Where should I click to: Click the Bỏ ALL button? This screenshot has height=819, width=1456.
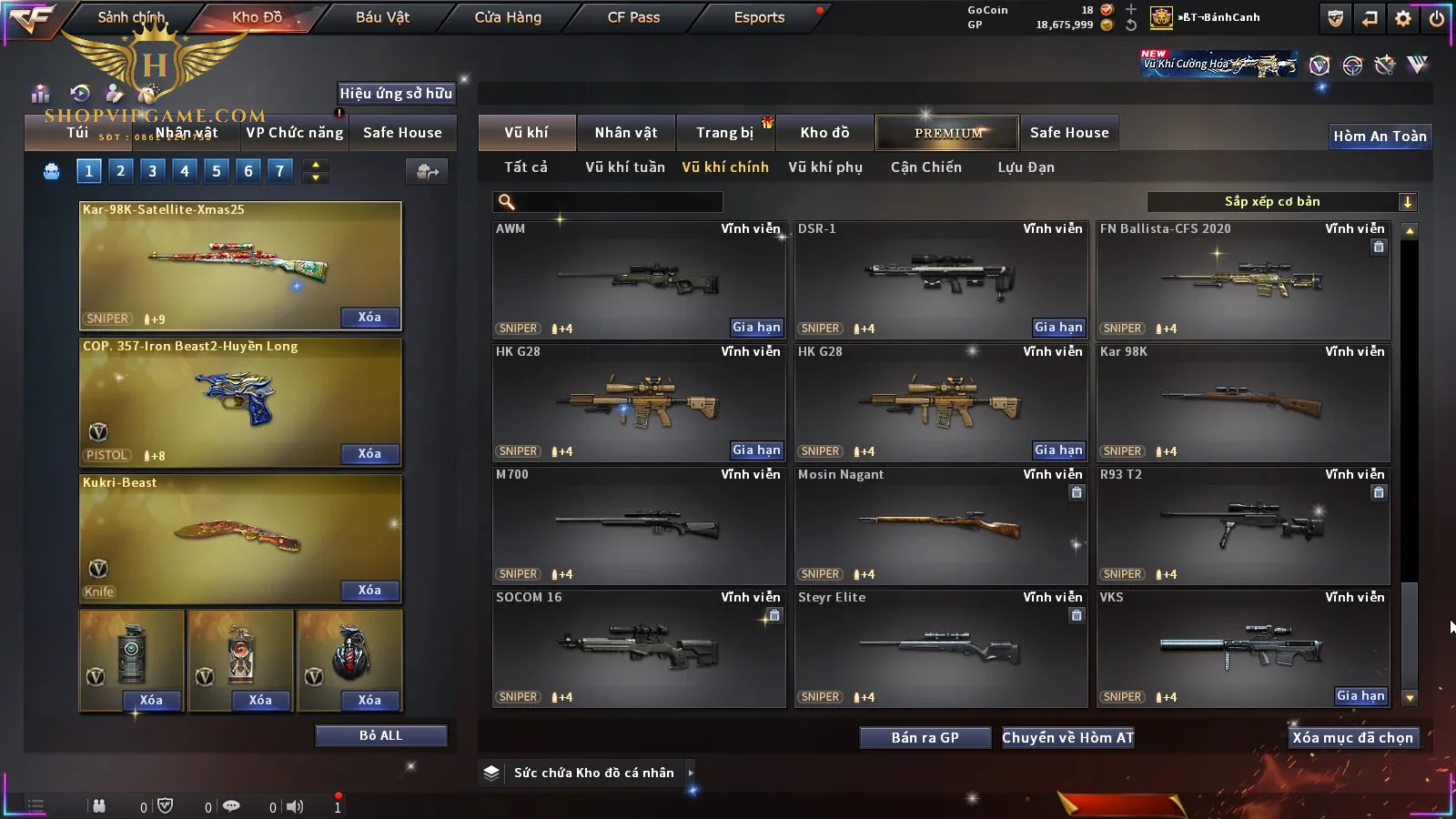[380, 735]
